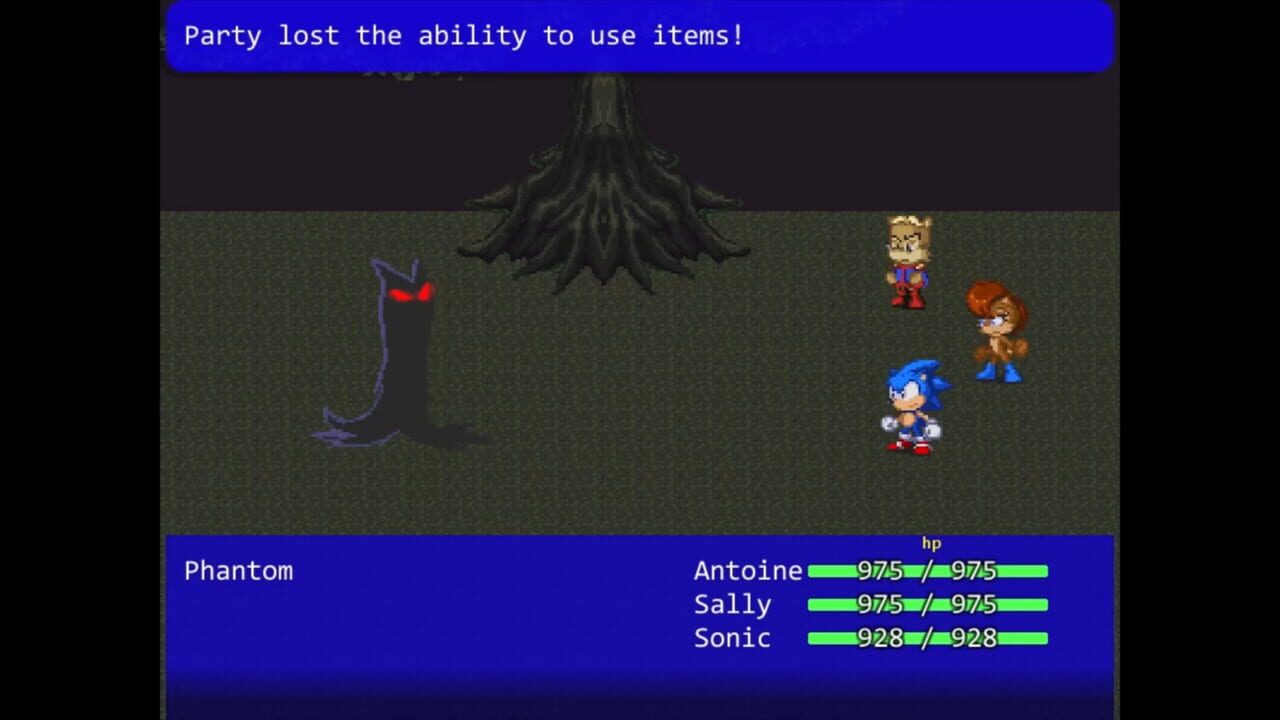Click Sonic's 928 / 928 HP value
The height and width of the screenshot is (720, 1280).
927,638
